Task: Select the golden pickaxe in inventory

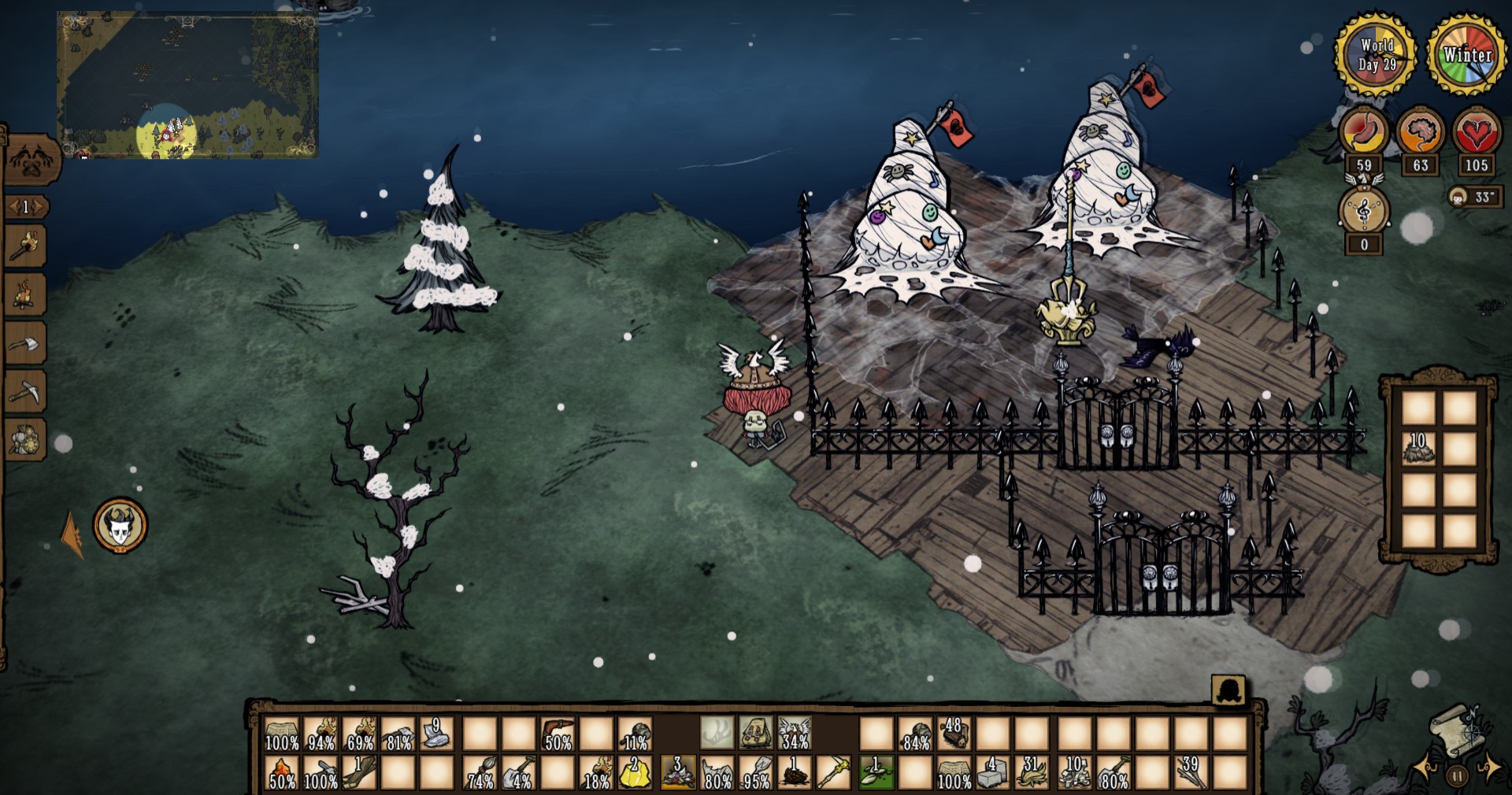Action: tap(833, 774)
